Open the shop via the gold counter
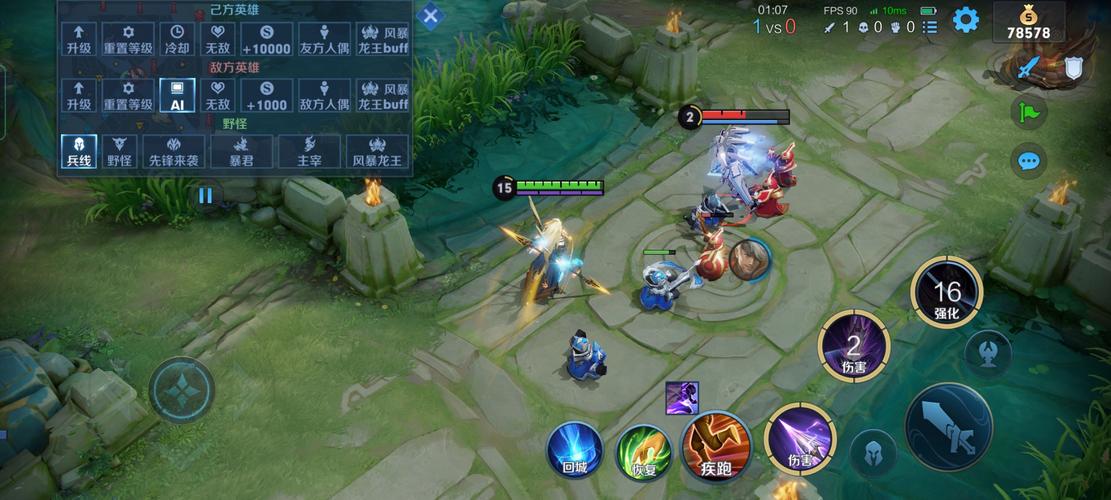The width and height of the screenshot is (1111, 500). (1028, 23)
